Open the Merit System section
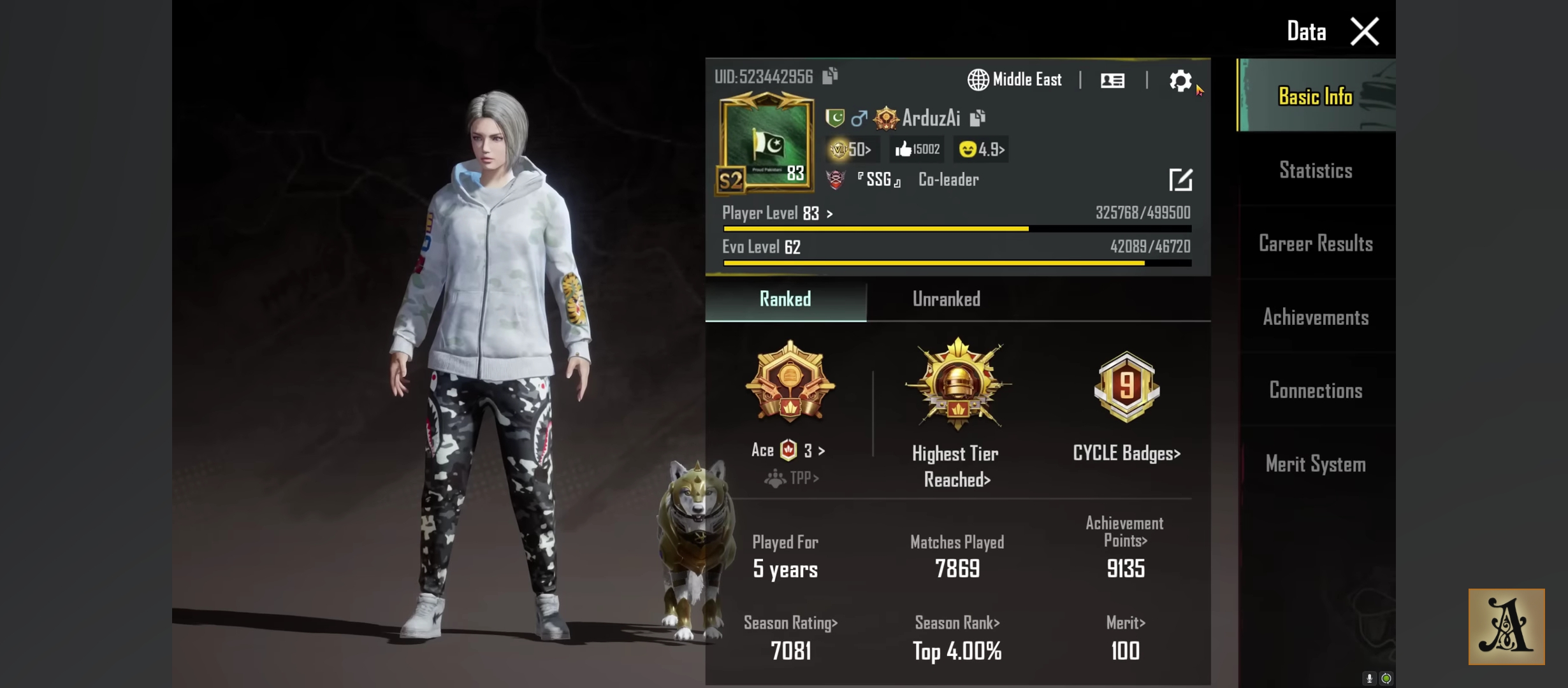 [x=1316, y=464]
